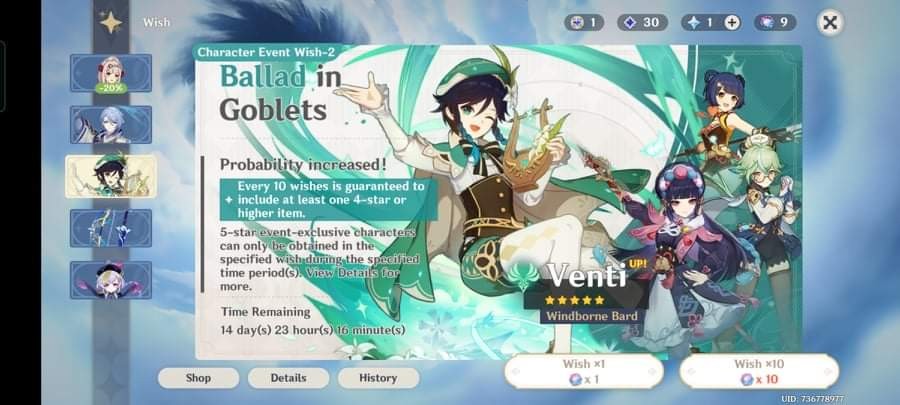Open the banner tab with the purple-hat character
The width and height of the screenshot is (900, 405).
click(x=110, y=280)
